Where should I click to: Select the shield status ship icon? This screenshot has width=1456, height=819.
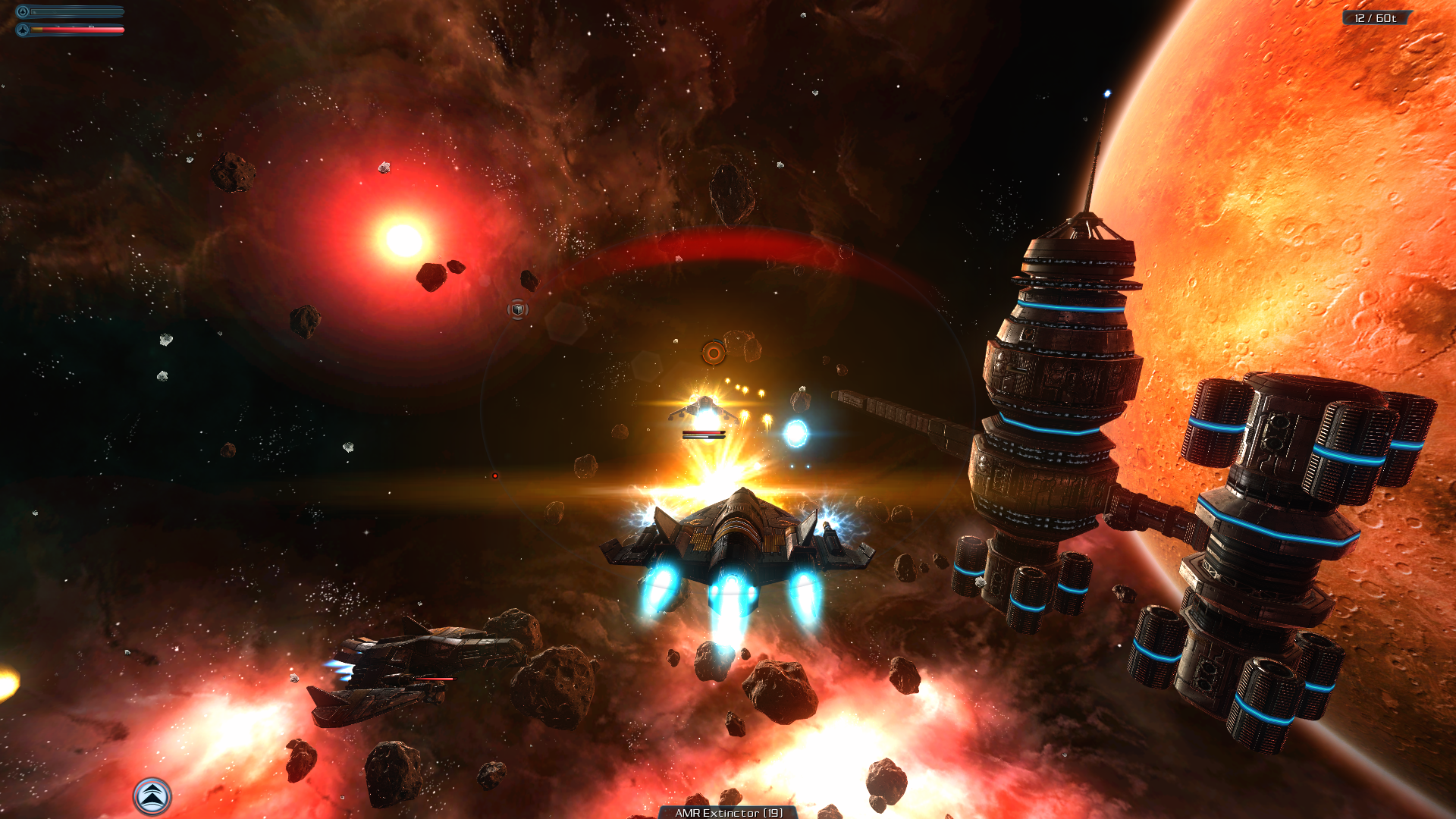click(24, 10)
